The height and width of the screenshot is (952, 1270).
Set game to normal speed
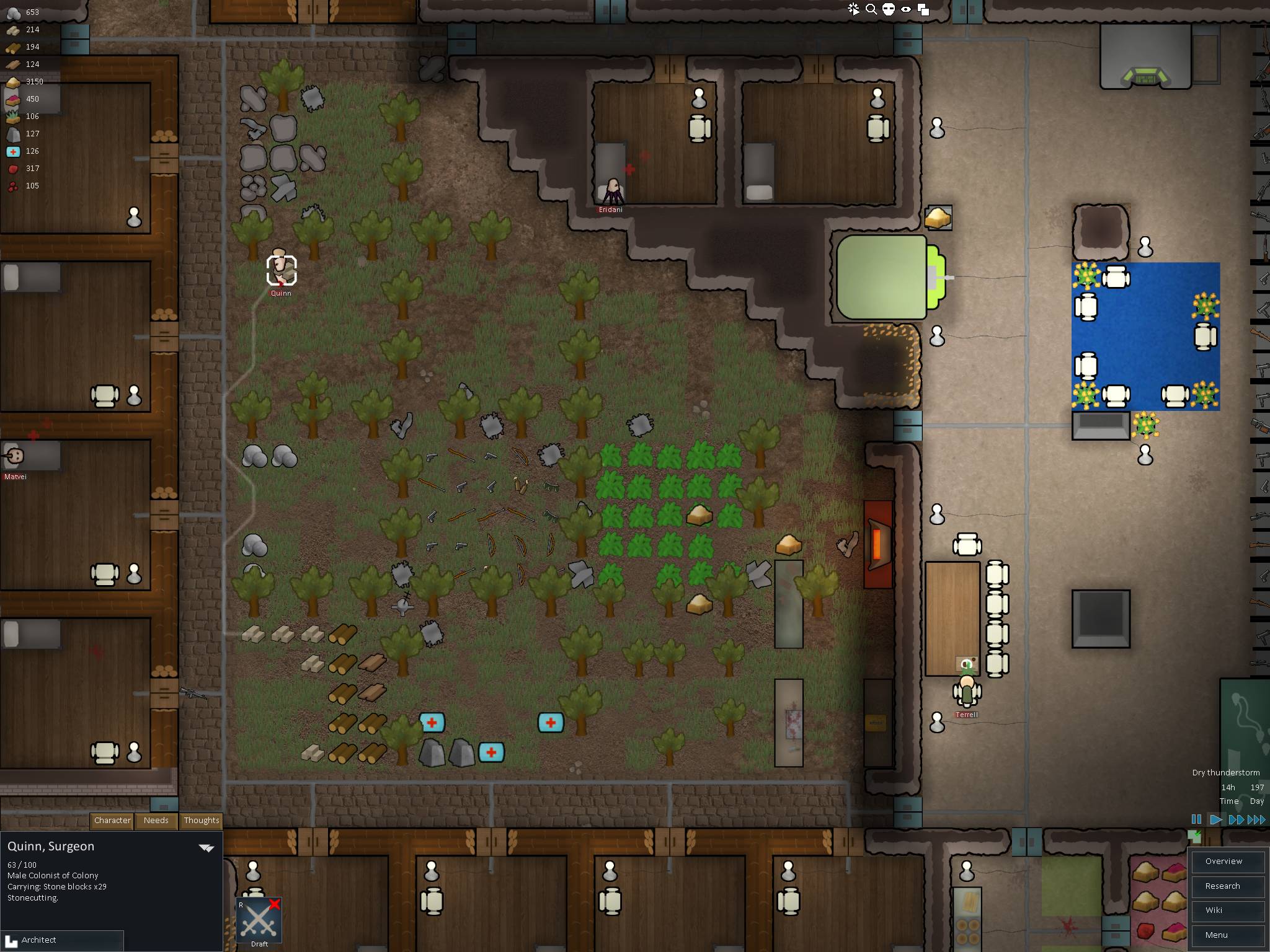point(1216,819)
